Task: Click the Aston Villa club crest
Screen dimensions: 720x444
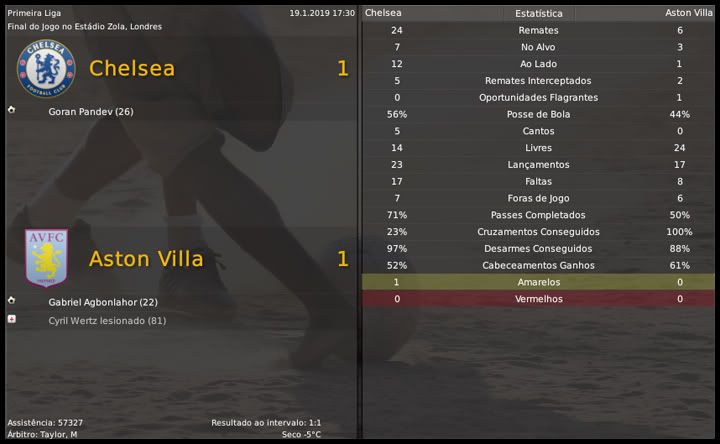Action: pos(46,257)
